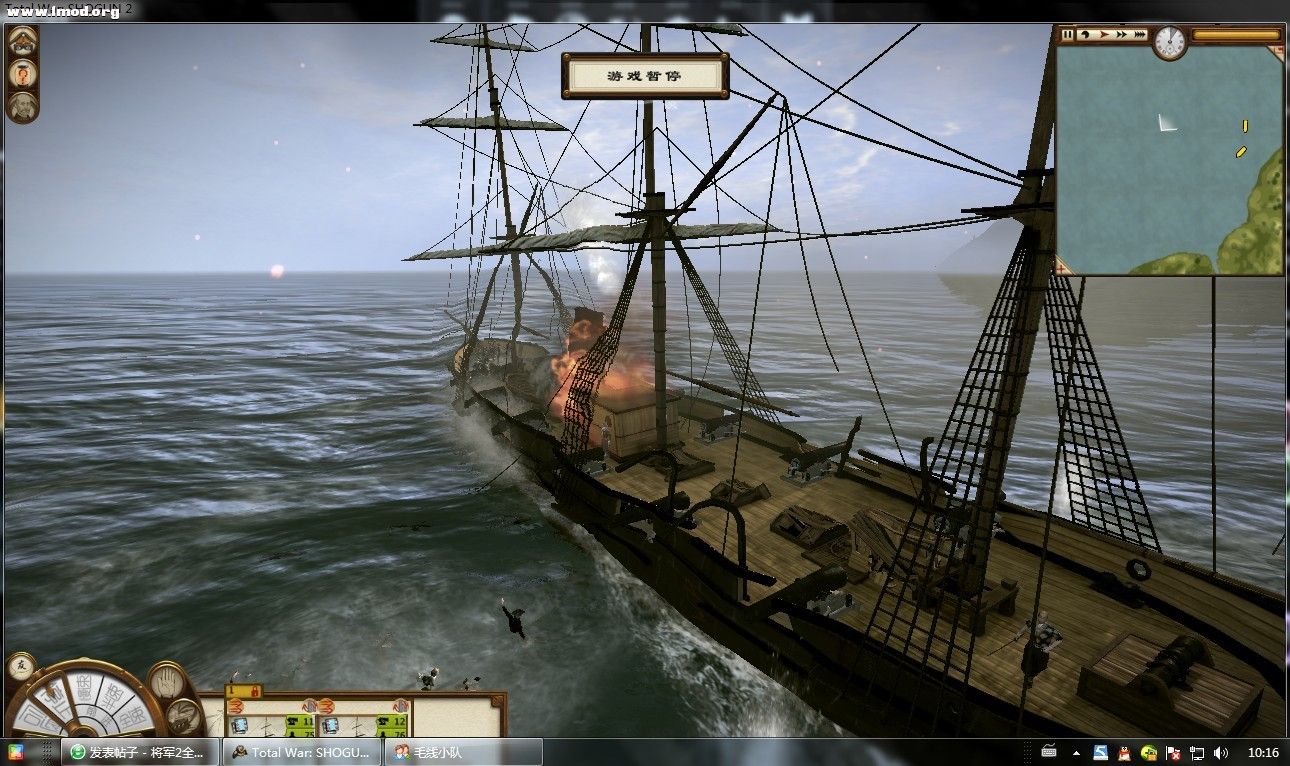
Task: Click the small round button above the dial
Action: coord(20,666)
